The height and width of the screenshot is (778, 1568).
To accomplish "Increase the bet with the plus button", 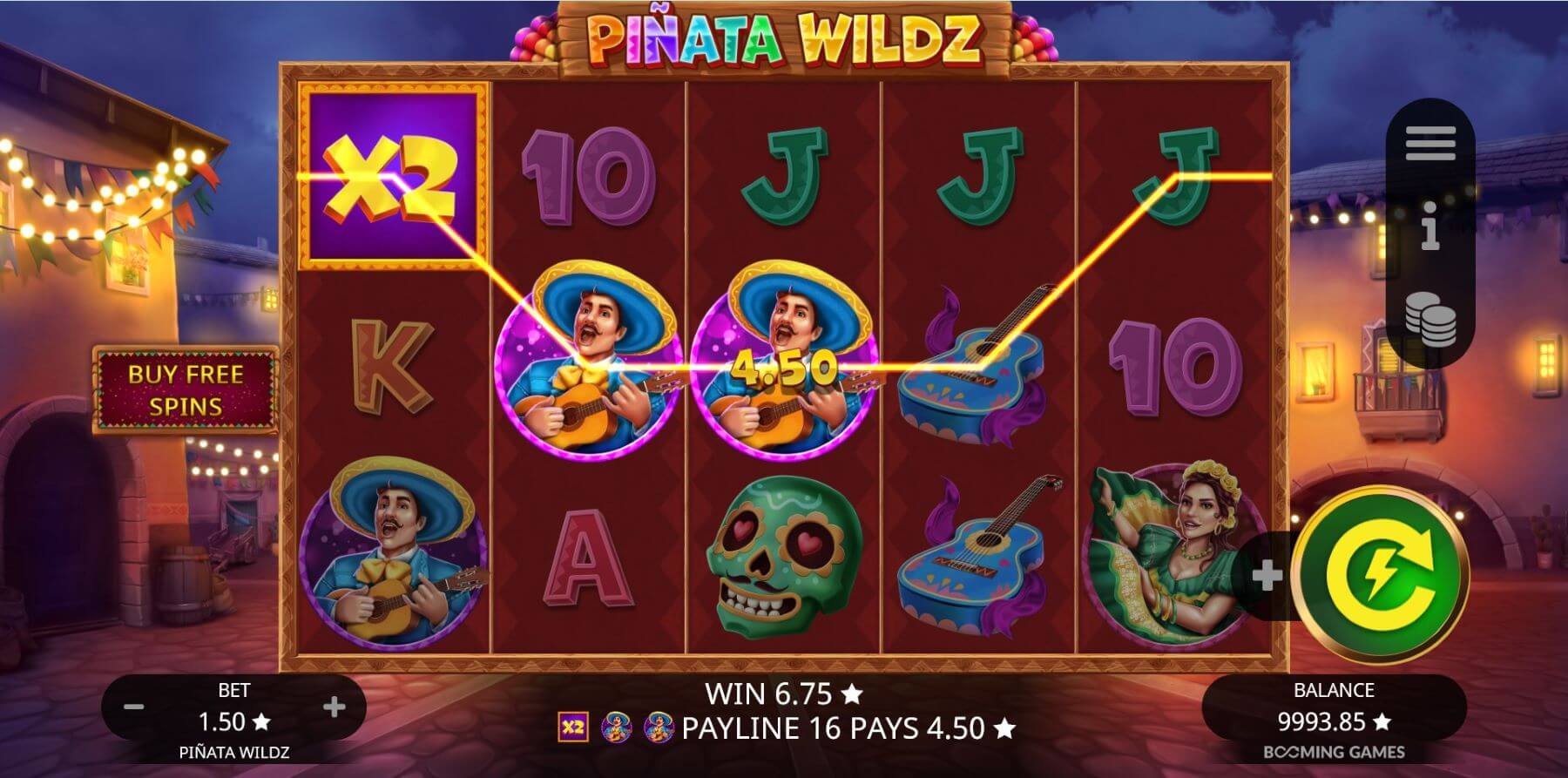I will 334,707.
